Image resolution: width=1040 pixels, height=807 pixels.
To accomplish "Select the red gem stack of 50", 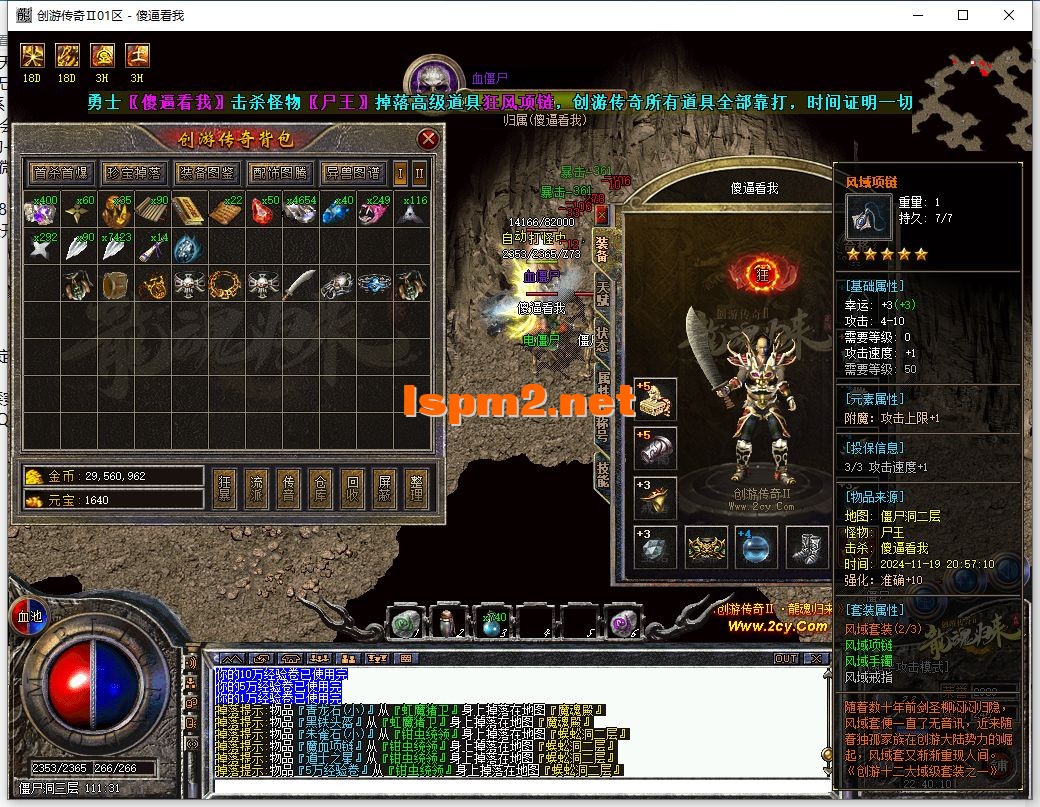I will 264,211.
